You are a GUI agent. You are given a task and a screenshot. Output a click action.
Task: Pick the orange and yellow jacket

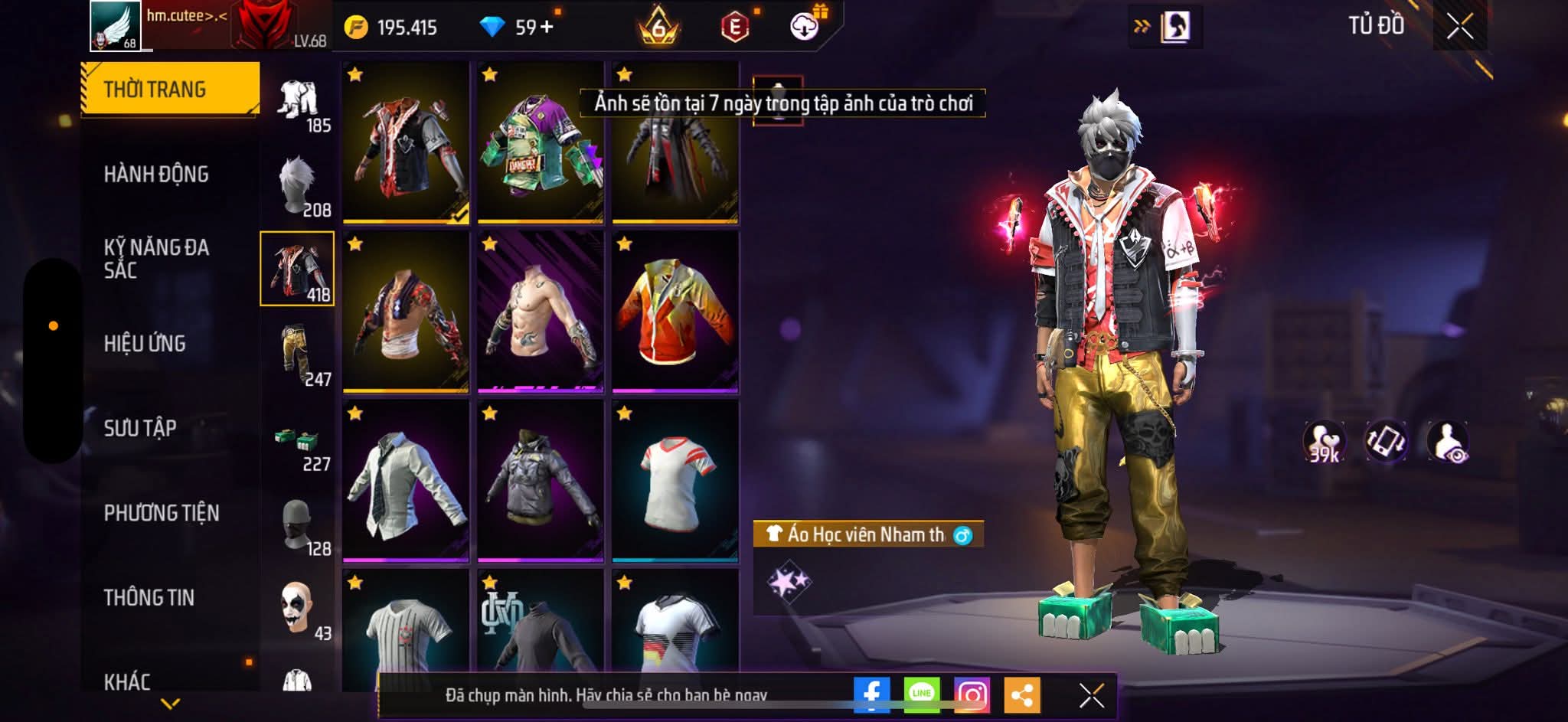coord(675,312)
